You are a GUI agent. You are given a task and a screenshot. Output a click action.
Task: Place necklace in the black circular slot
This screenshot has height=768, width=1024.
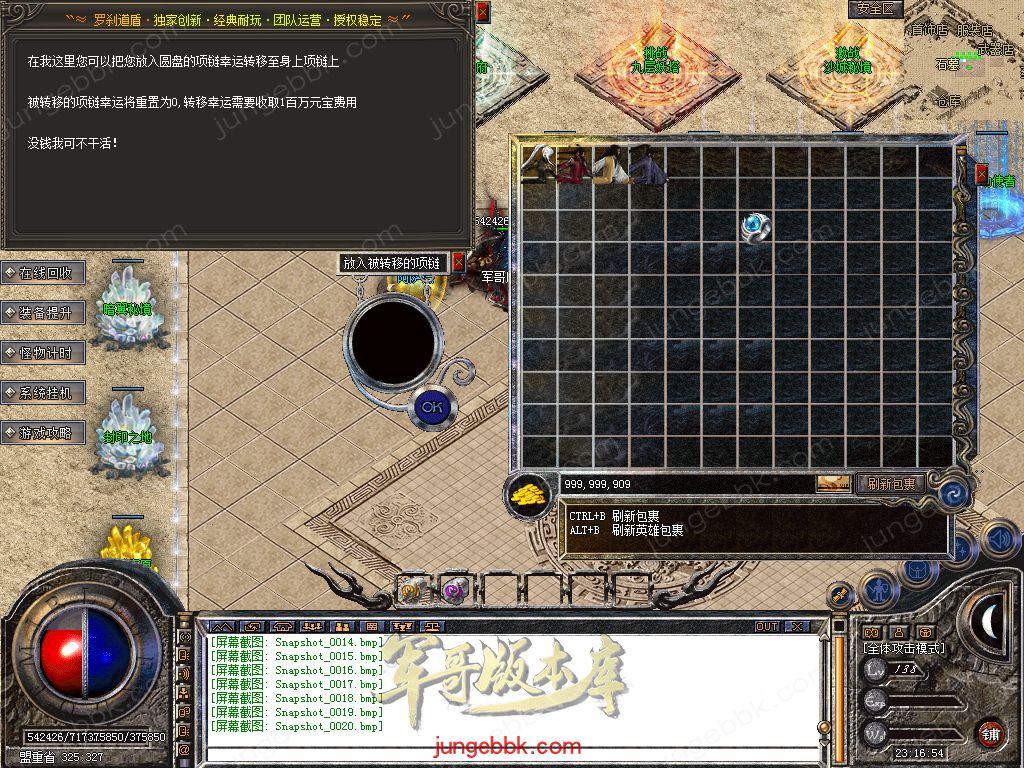[392, 339]
